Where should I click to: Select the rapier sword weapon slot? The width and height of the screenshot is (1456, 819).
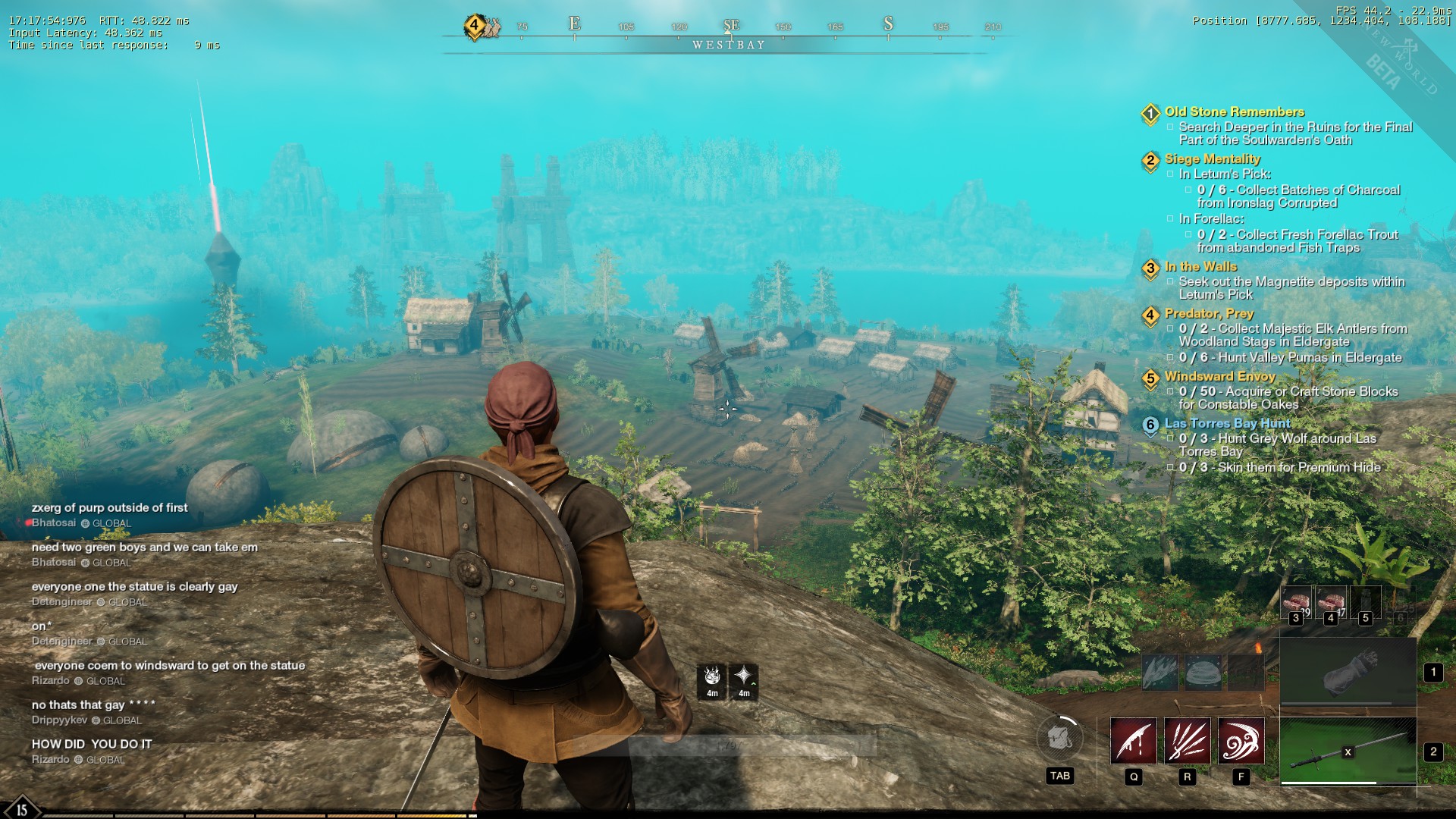click(1348, 751)
